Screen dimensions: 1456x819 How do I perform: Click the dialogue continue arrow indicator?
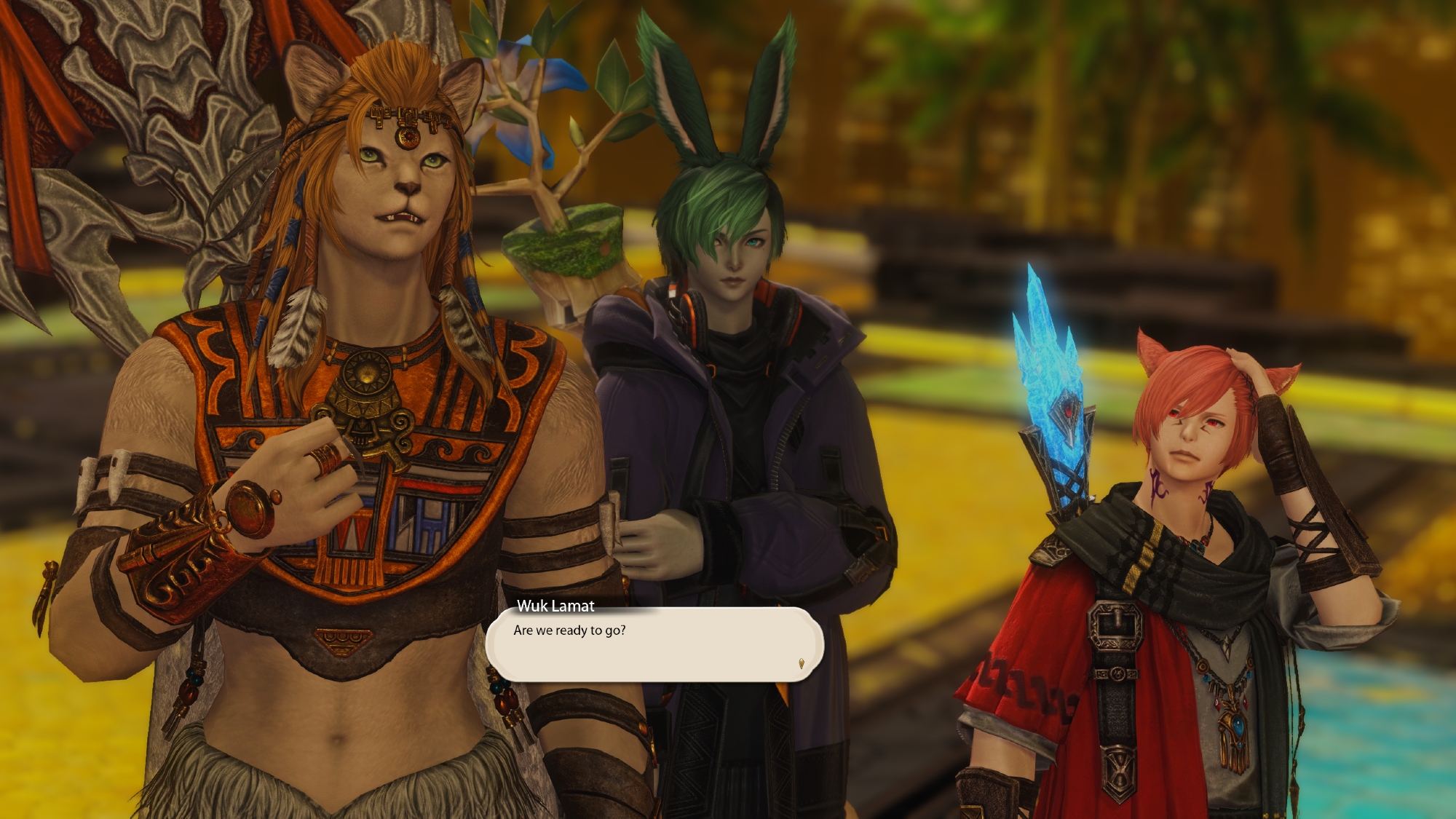802,663
